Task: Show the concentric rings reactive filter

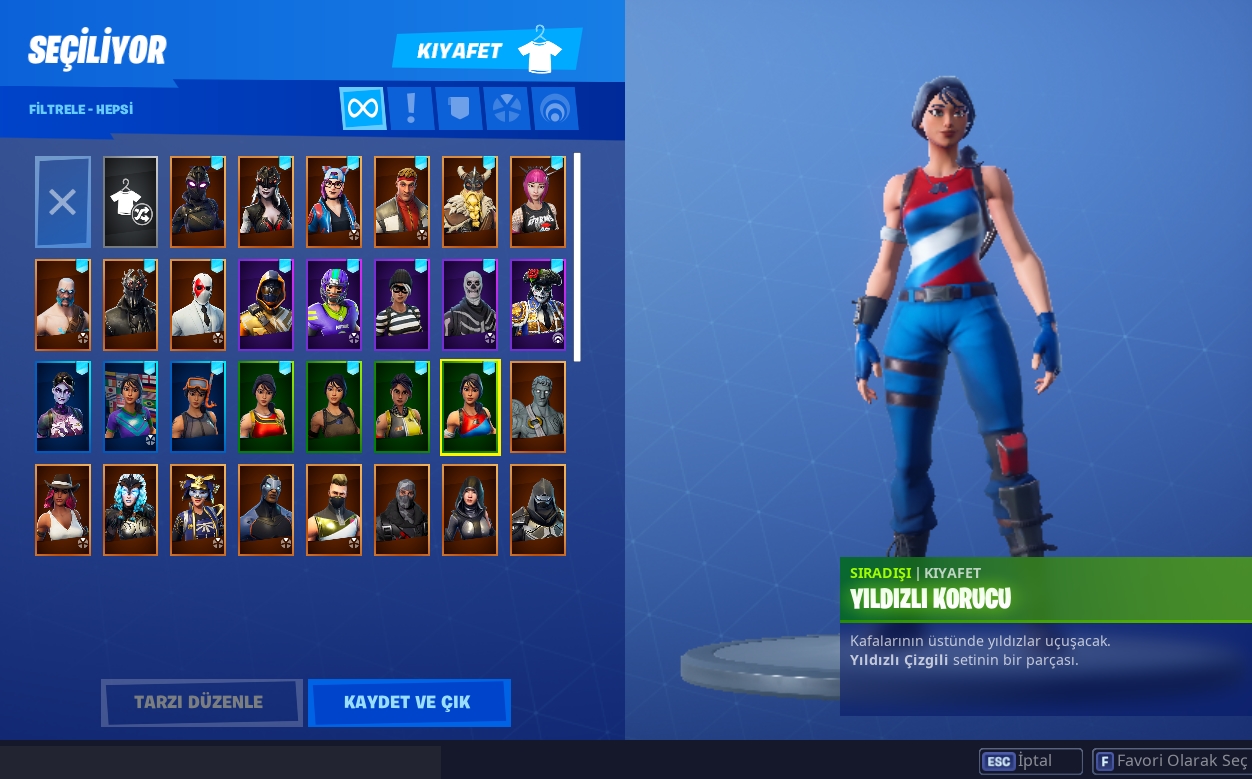Action: coord(554,108)
